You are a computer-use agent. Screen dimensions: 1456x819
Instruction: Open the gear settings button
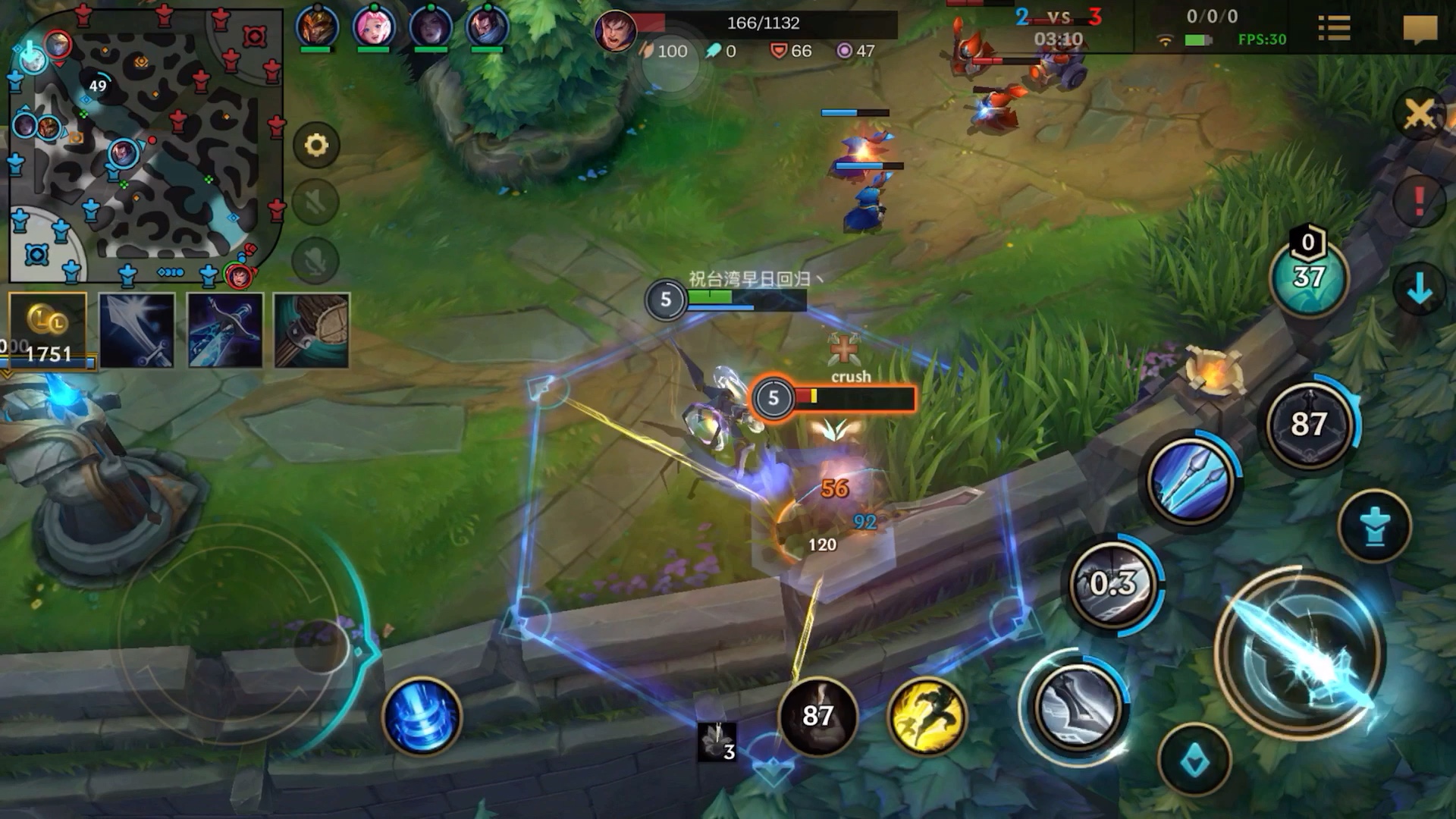pyautogui.click(x=316, y=145)
